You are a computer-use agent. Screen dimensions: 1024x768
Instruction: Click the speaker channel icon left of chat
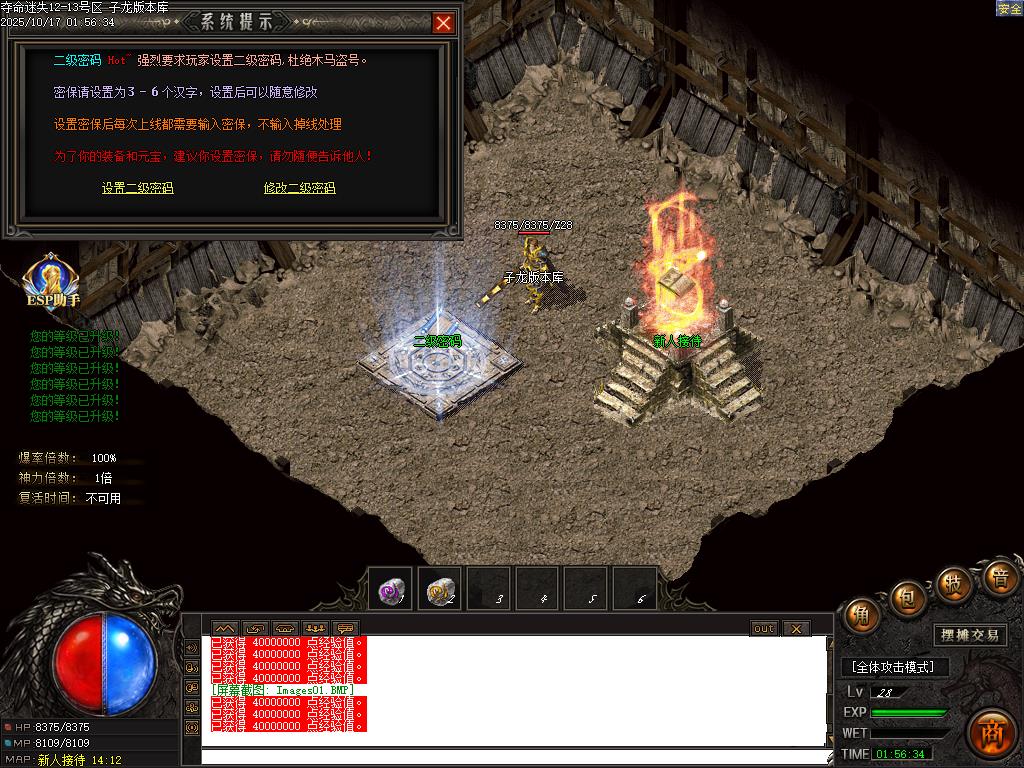click(x=191, y=646)
